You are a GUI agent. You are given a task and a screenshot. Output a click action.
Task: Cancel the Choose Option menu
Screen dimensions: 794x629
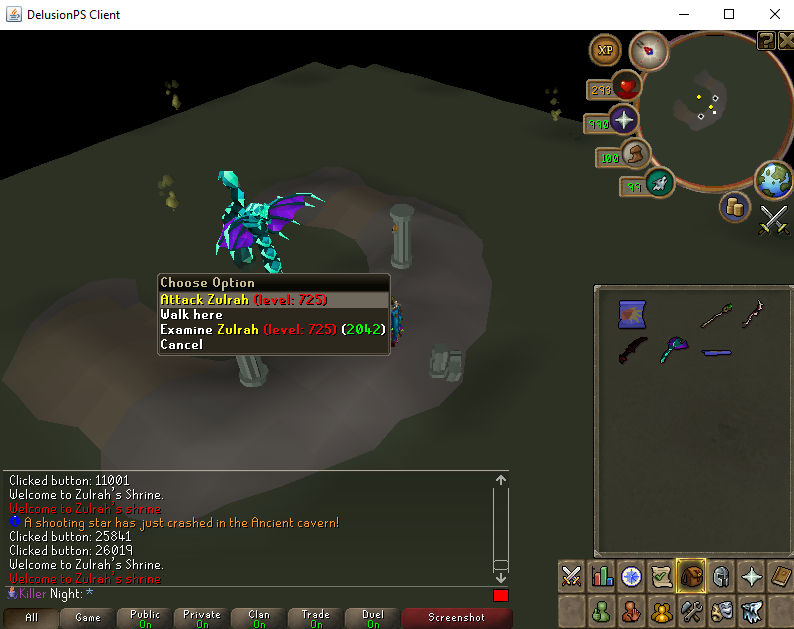coord(181,344)
